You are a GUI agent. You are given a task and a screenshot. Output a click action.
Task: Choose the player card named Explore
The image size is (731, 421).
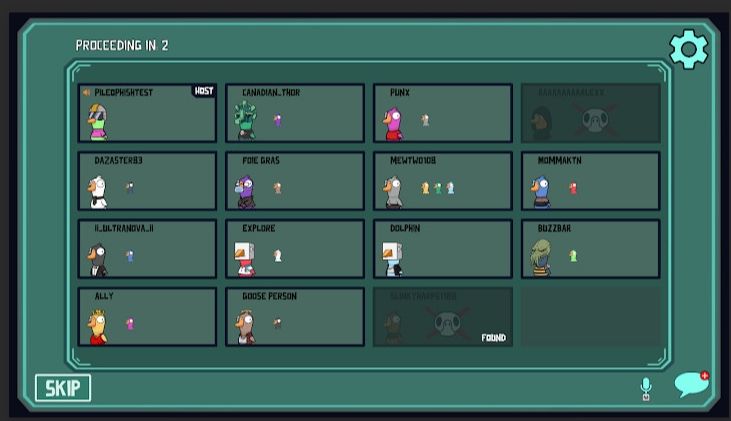[x=295, y=249]
